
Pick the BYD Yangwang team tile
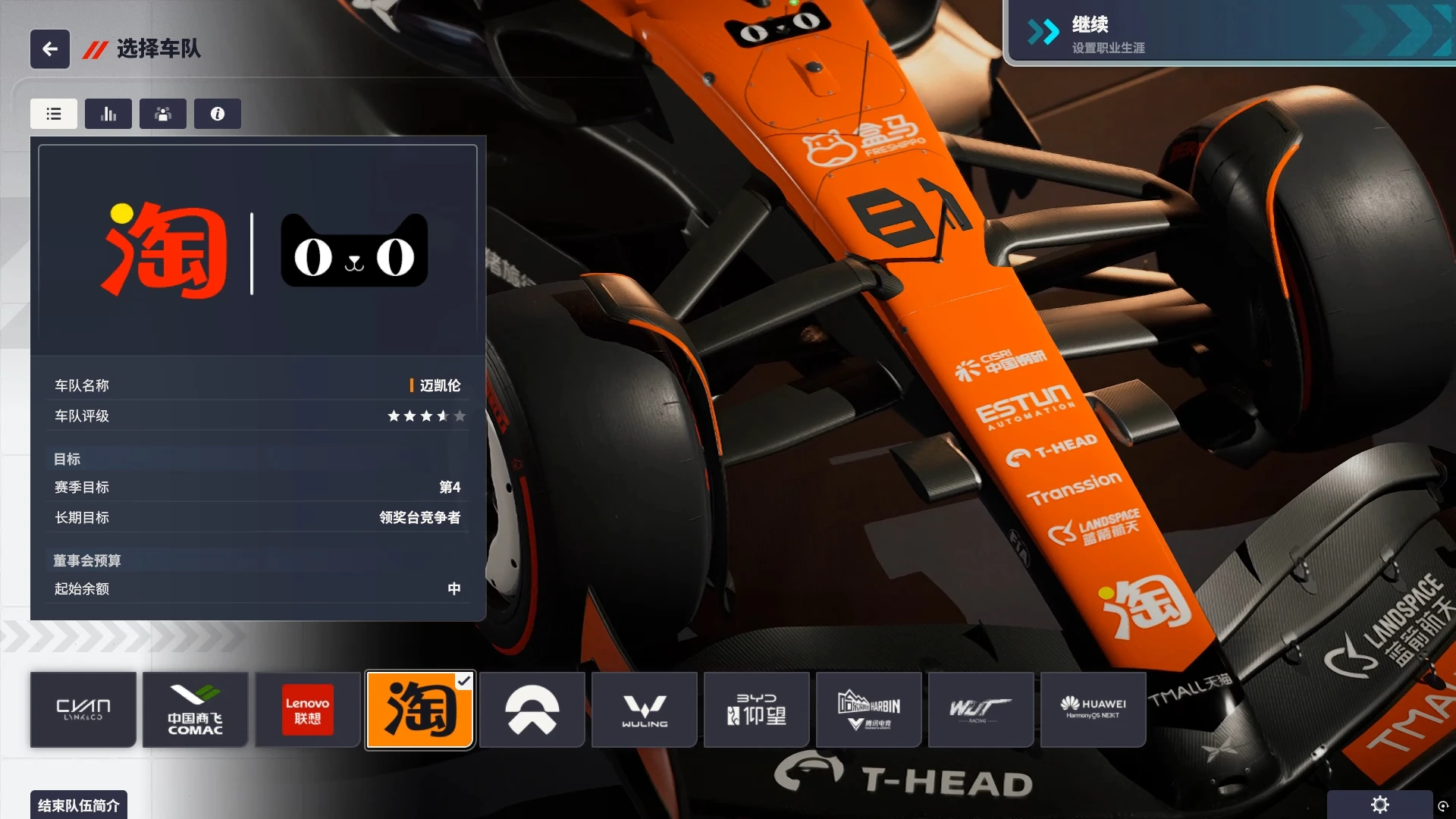(757, 710)
